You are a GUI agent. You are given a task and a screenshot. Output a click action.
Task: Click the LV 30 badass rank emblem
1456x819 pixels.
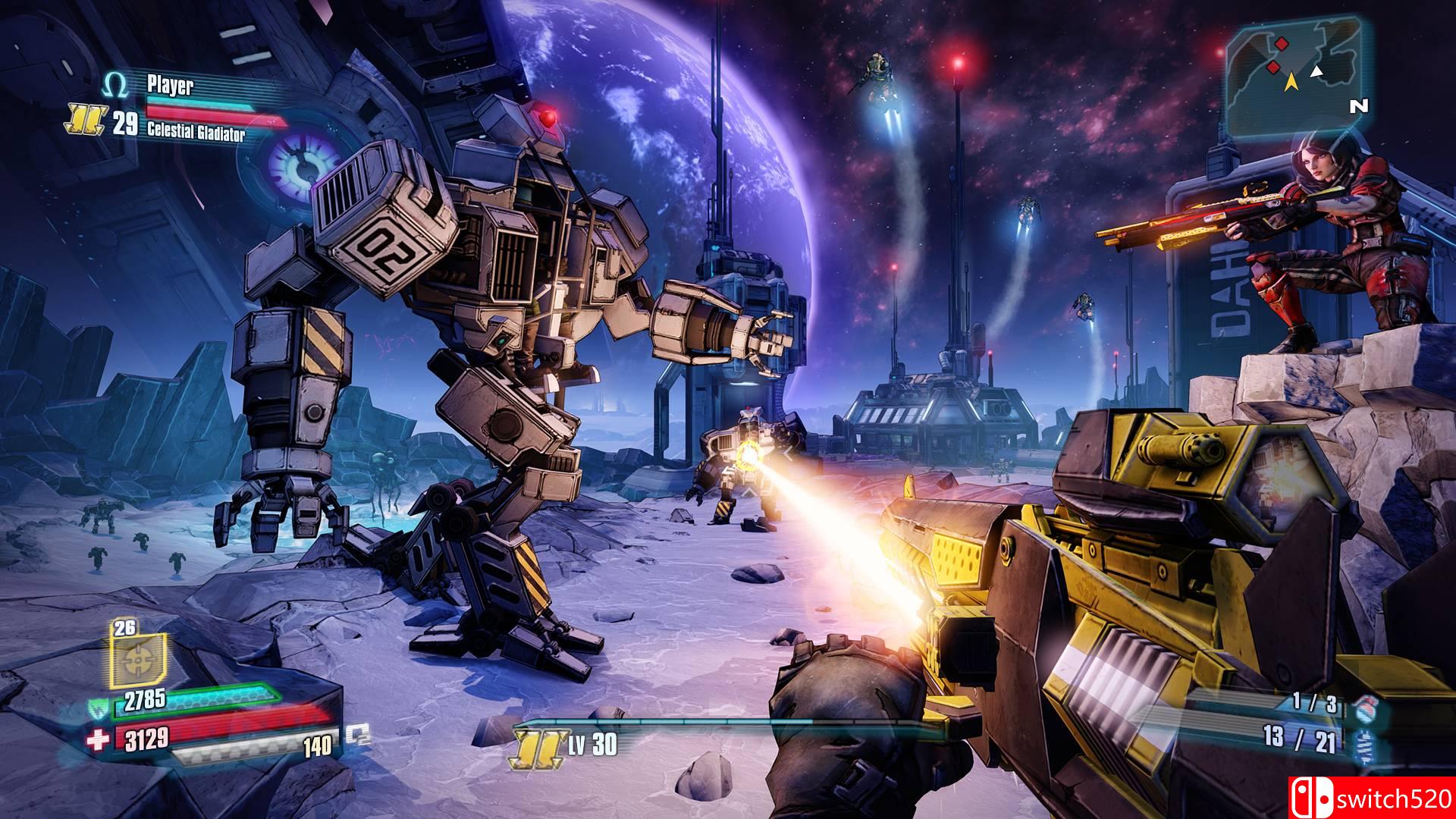point(539,746)
